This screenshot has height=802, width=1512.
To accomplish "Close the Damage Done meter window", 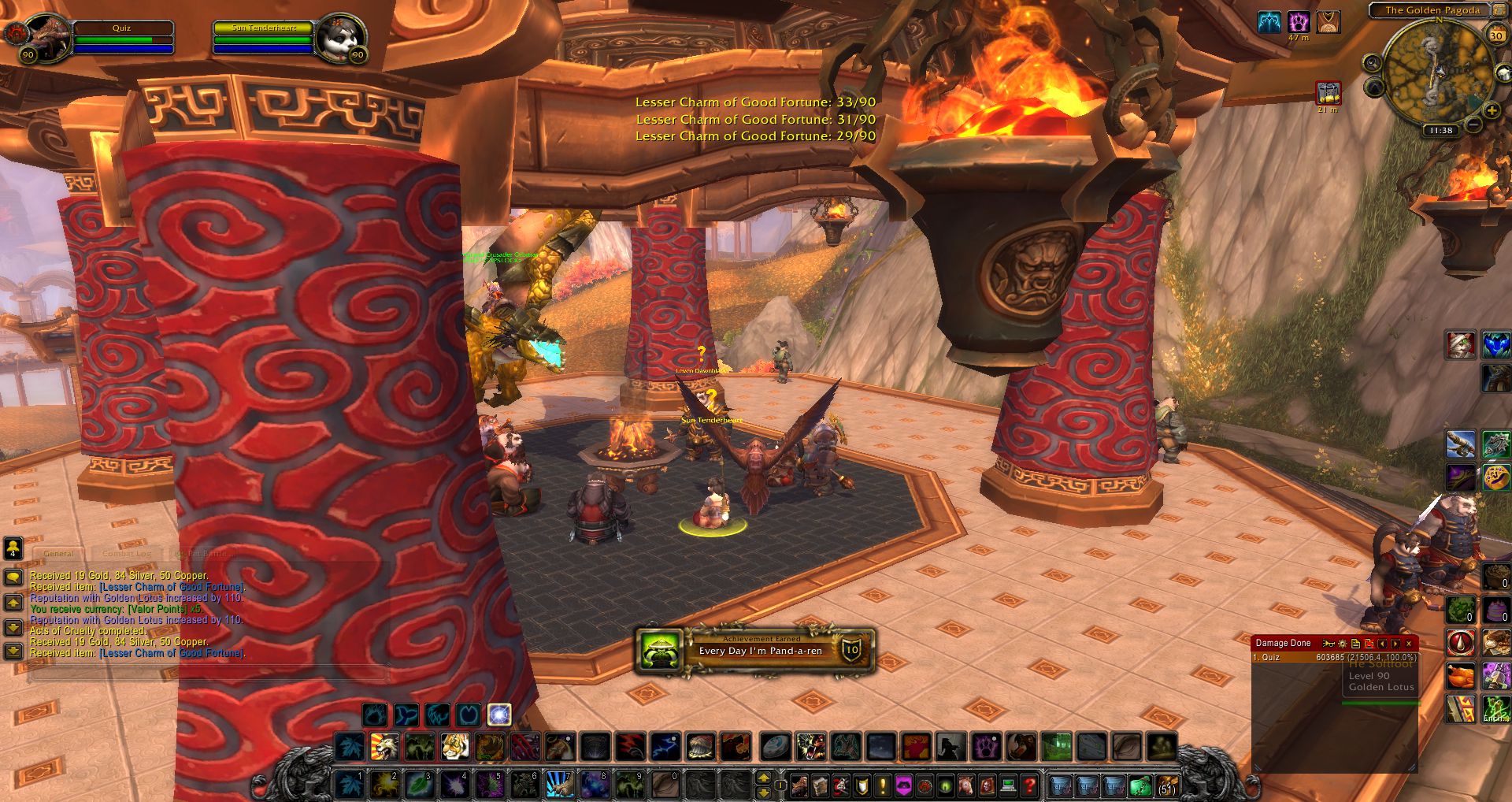I will 1409,644.
